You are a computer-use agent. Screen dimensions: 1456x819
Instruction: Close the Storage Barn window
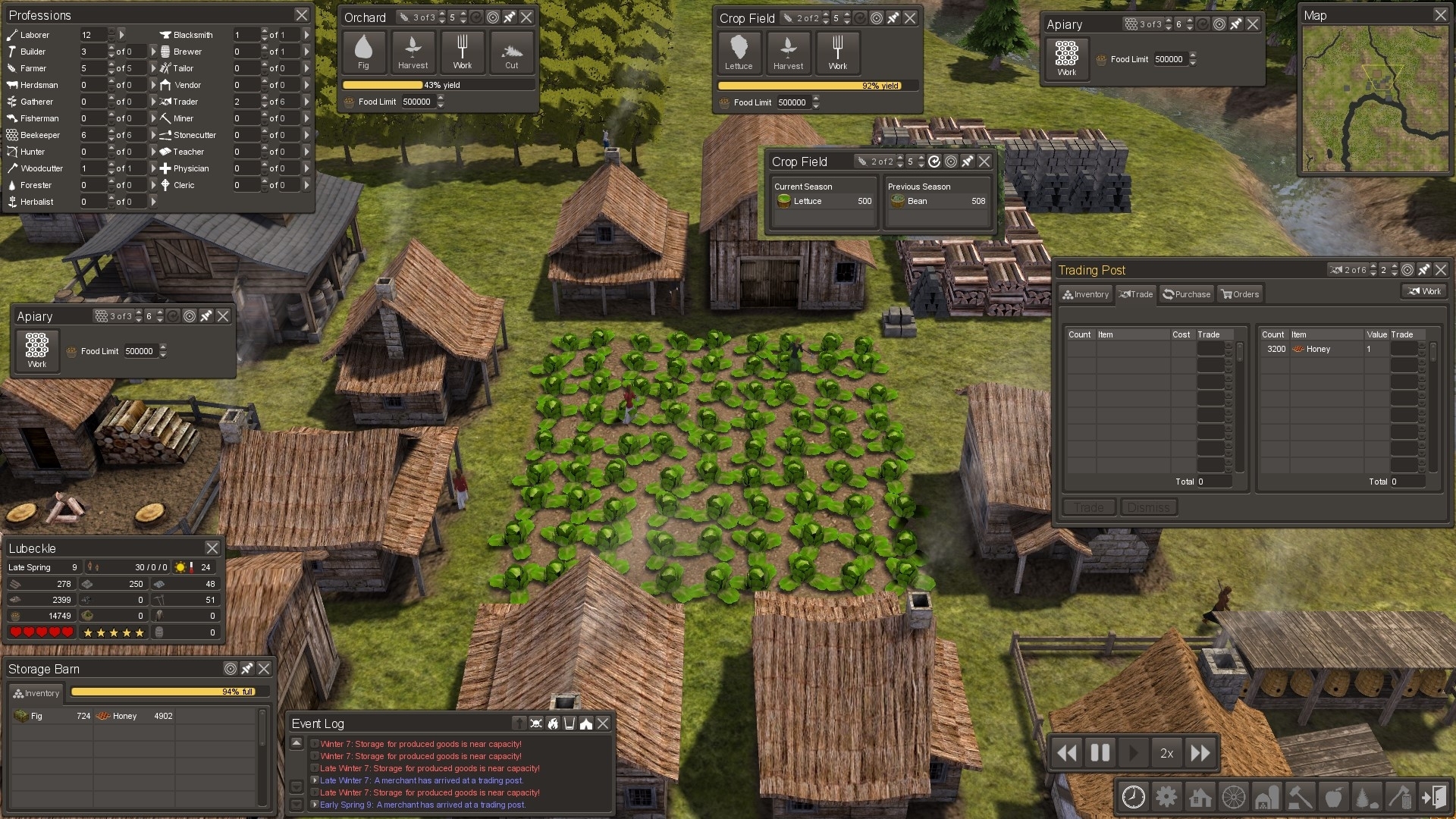(264, 669)
